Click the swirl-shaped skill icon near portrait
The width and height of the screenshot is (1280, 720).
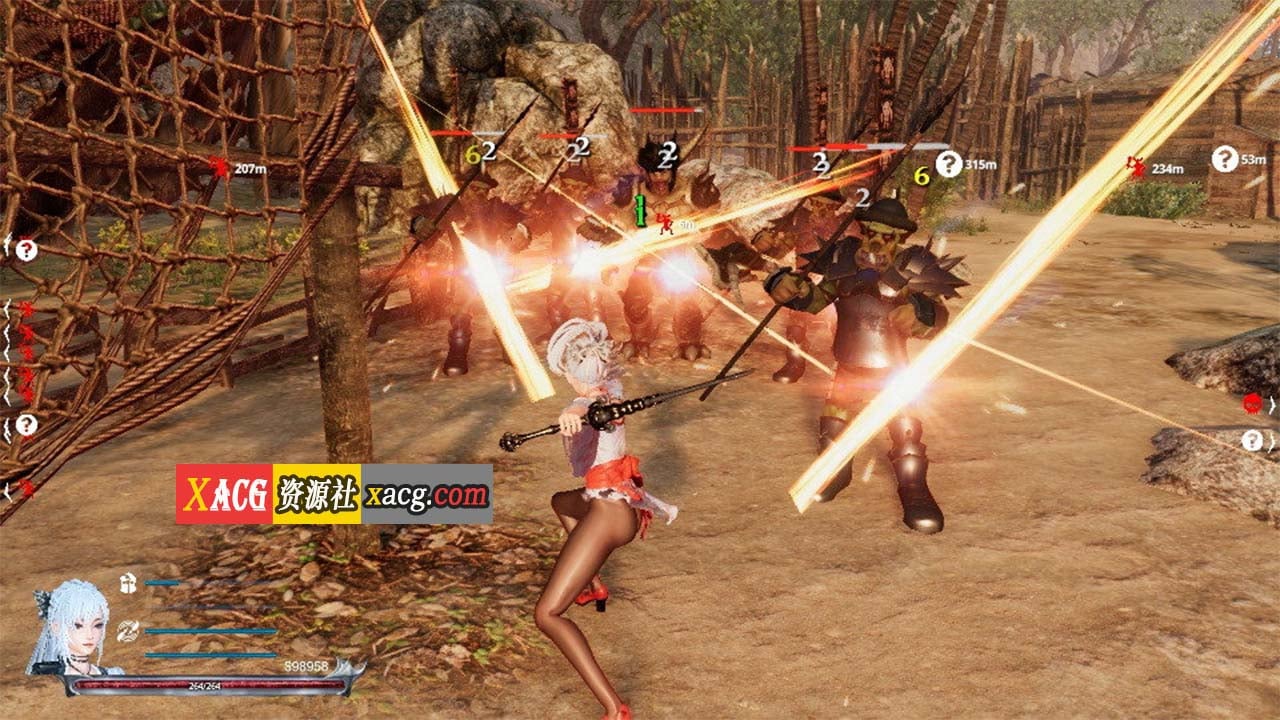(127, 631)
